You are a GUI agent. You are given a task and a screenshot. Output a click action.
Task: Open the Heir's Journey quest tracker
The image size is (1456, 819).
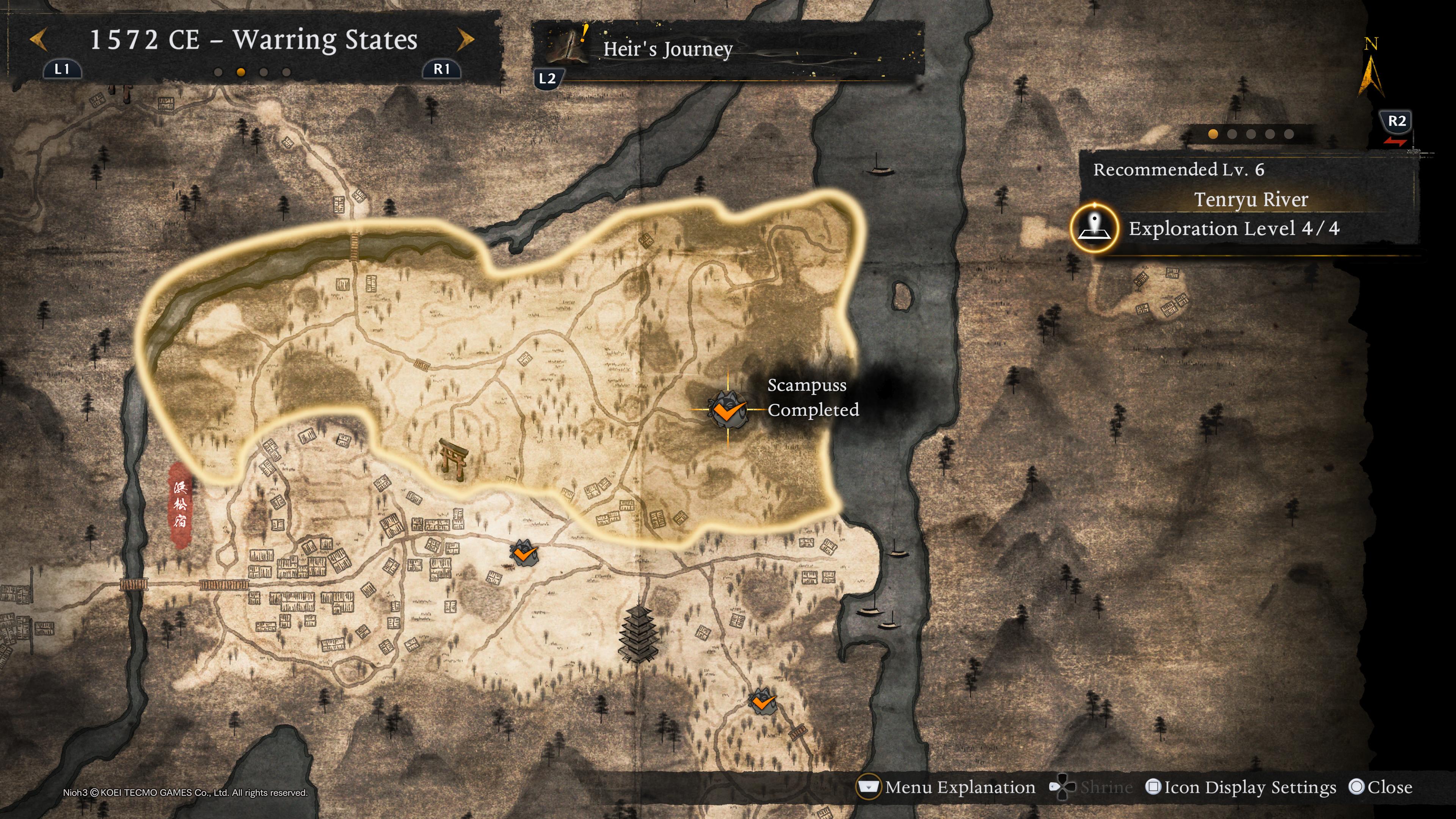pyautogui.click(x=667, y=49)
